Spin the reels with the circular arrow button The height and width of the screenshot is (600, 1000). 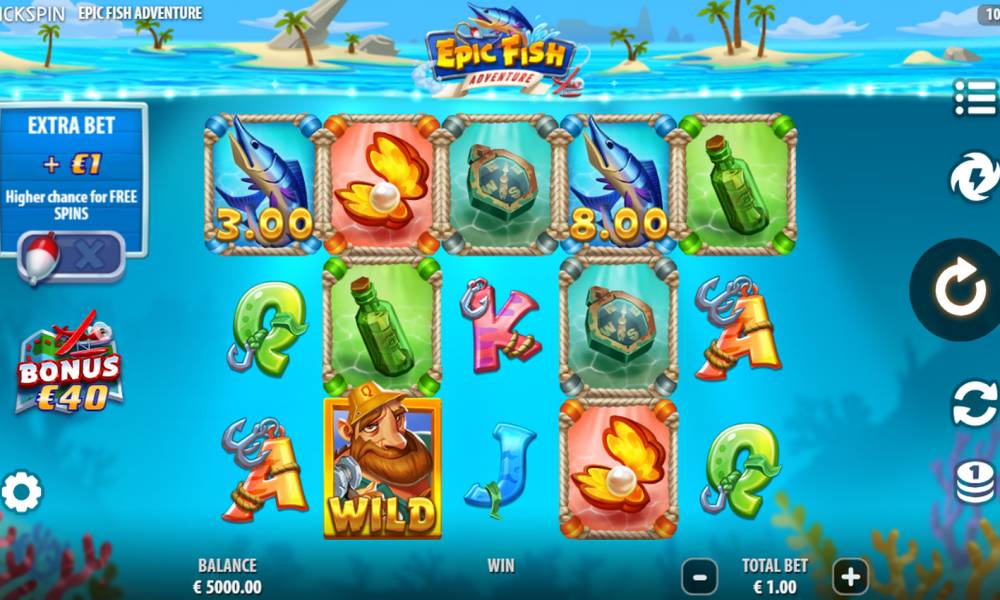point(960,290)
